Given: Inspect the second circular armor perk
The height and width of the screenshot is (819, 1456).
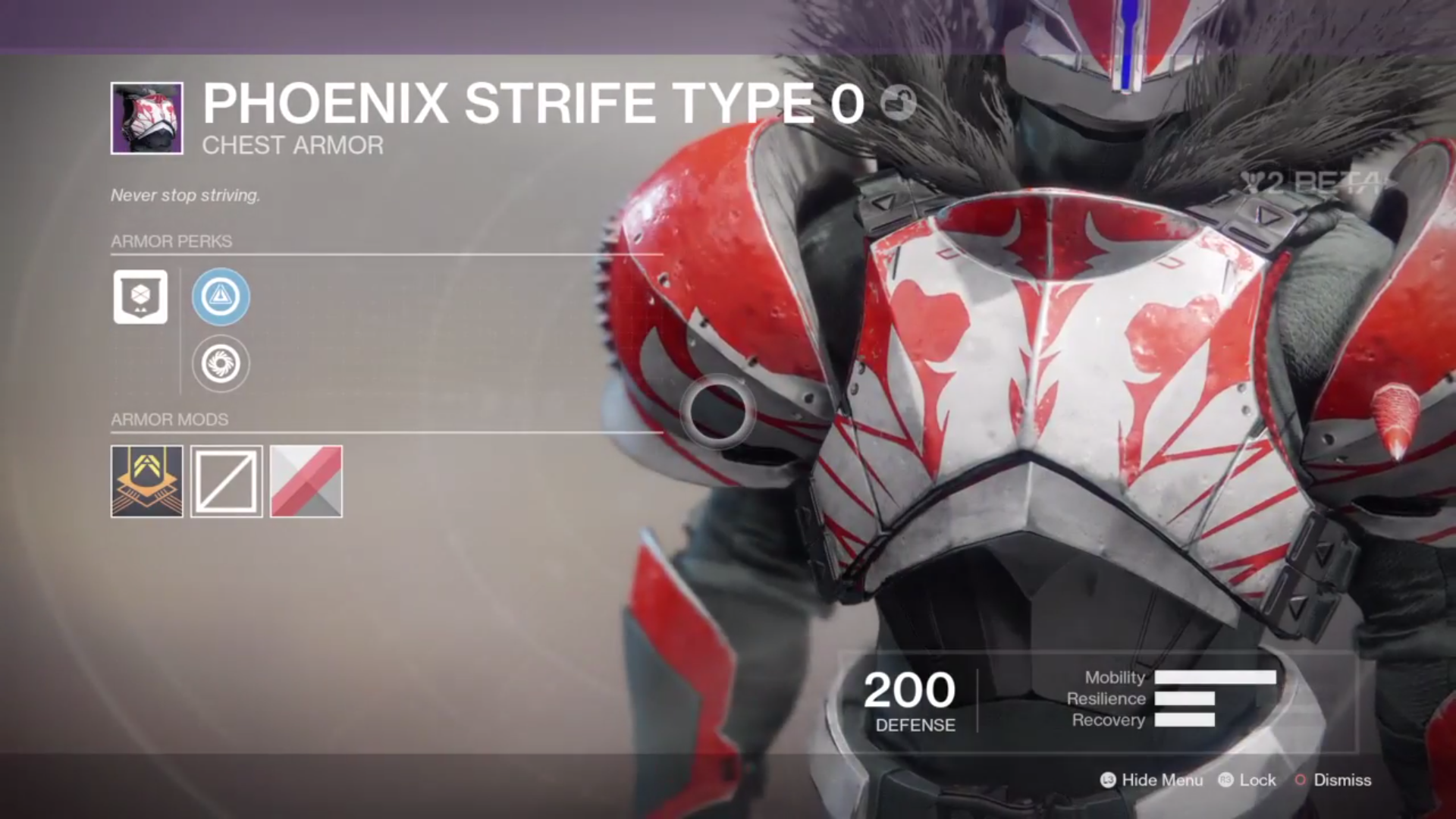Looking at the screenshot, I should [220, 363].
